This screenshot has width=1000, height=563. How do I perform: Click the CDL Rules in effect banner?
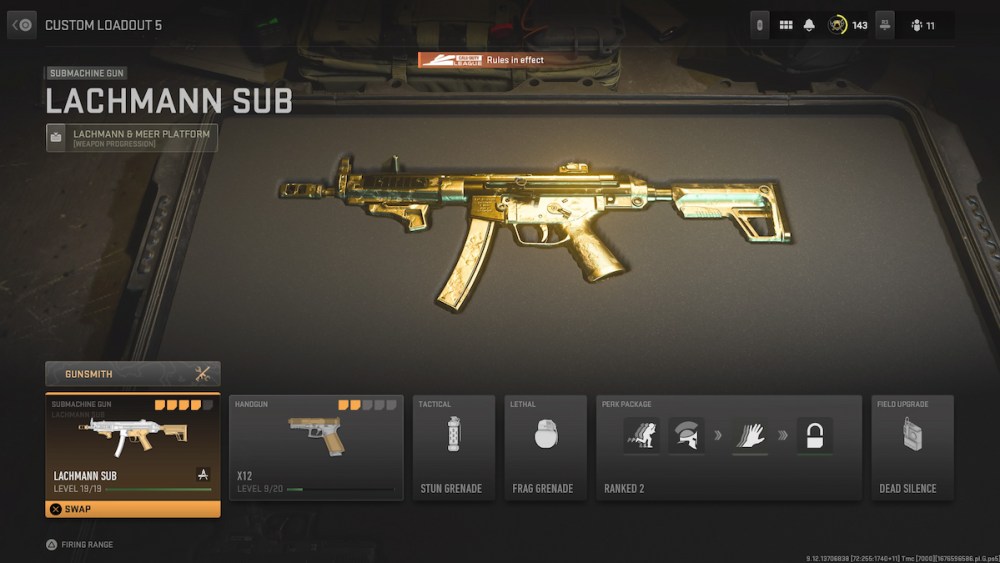[482, 60]
